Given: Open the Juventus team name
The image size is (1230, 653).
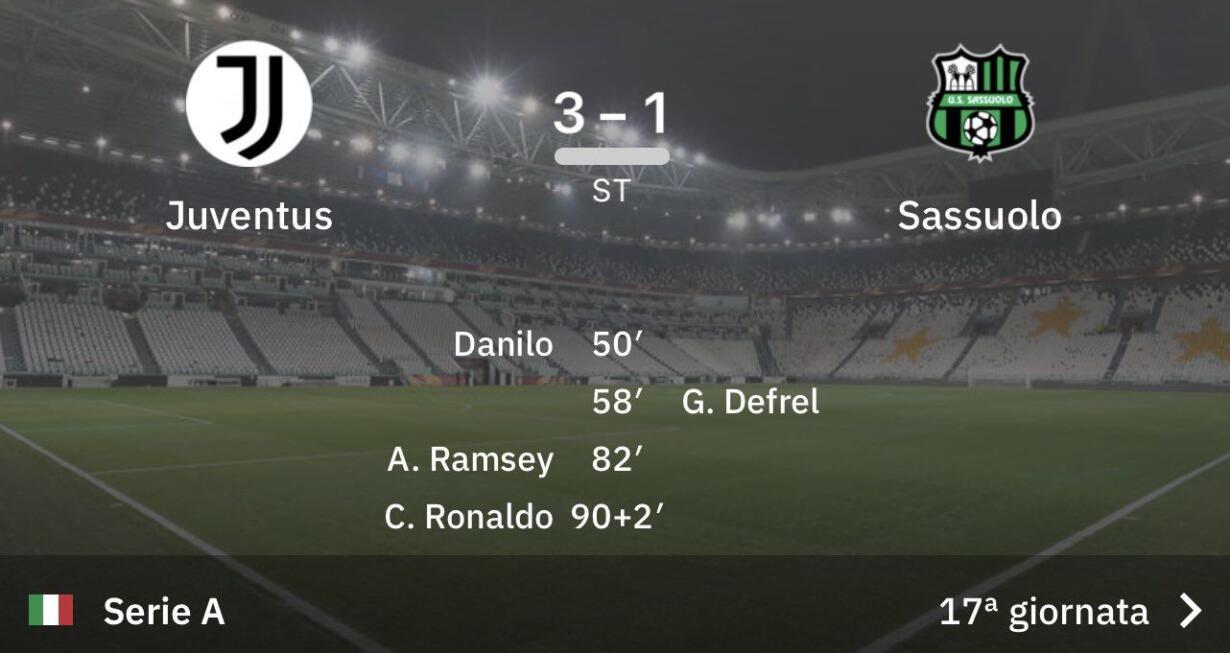Looking at the screenshot, I should click(x=249, y=215).
